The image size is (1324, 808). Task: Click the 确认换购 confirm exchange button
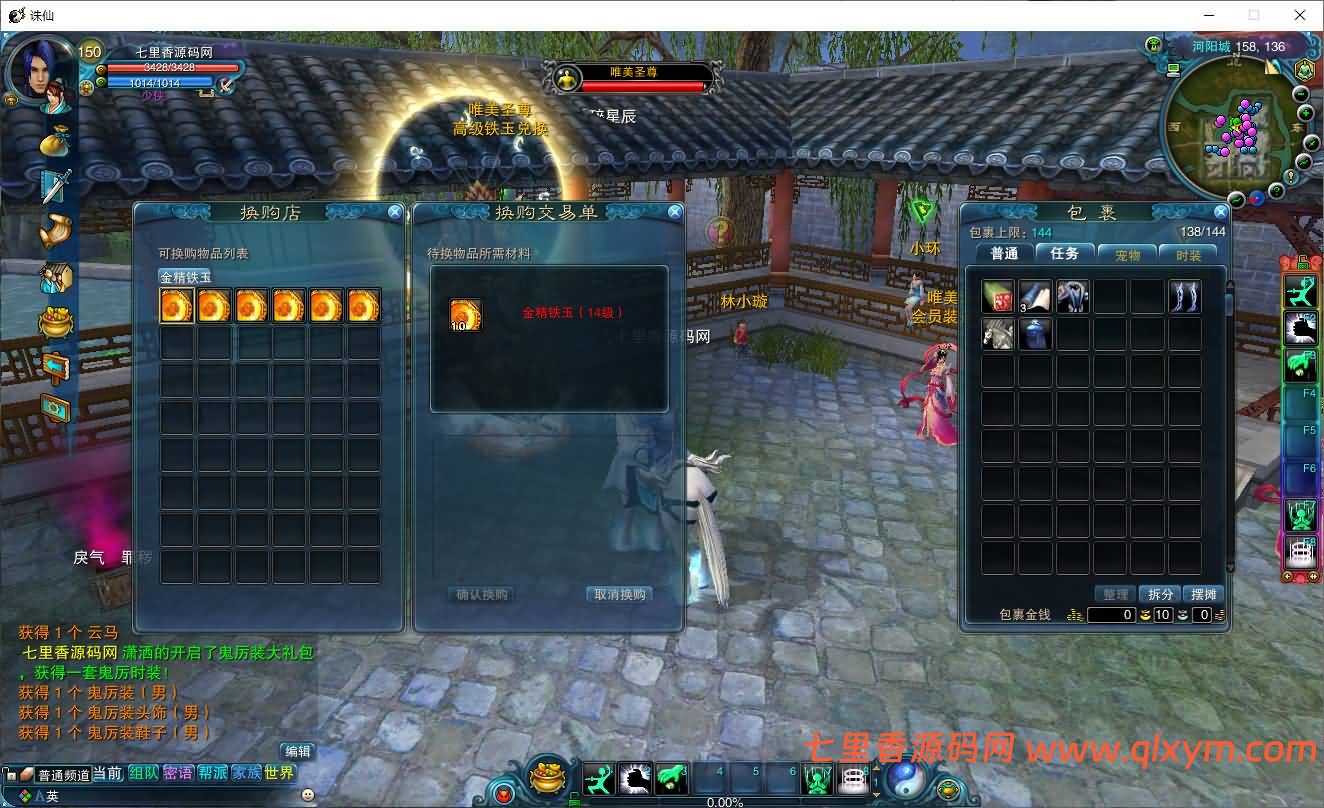pos(482,595)
